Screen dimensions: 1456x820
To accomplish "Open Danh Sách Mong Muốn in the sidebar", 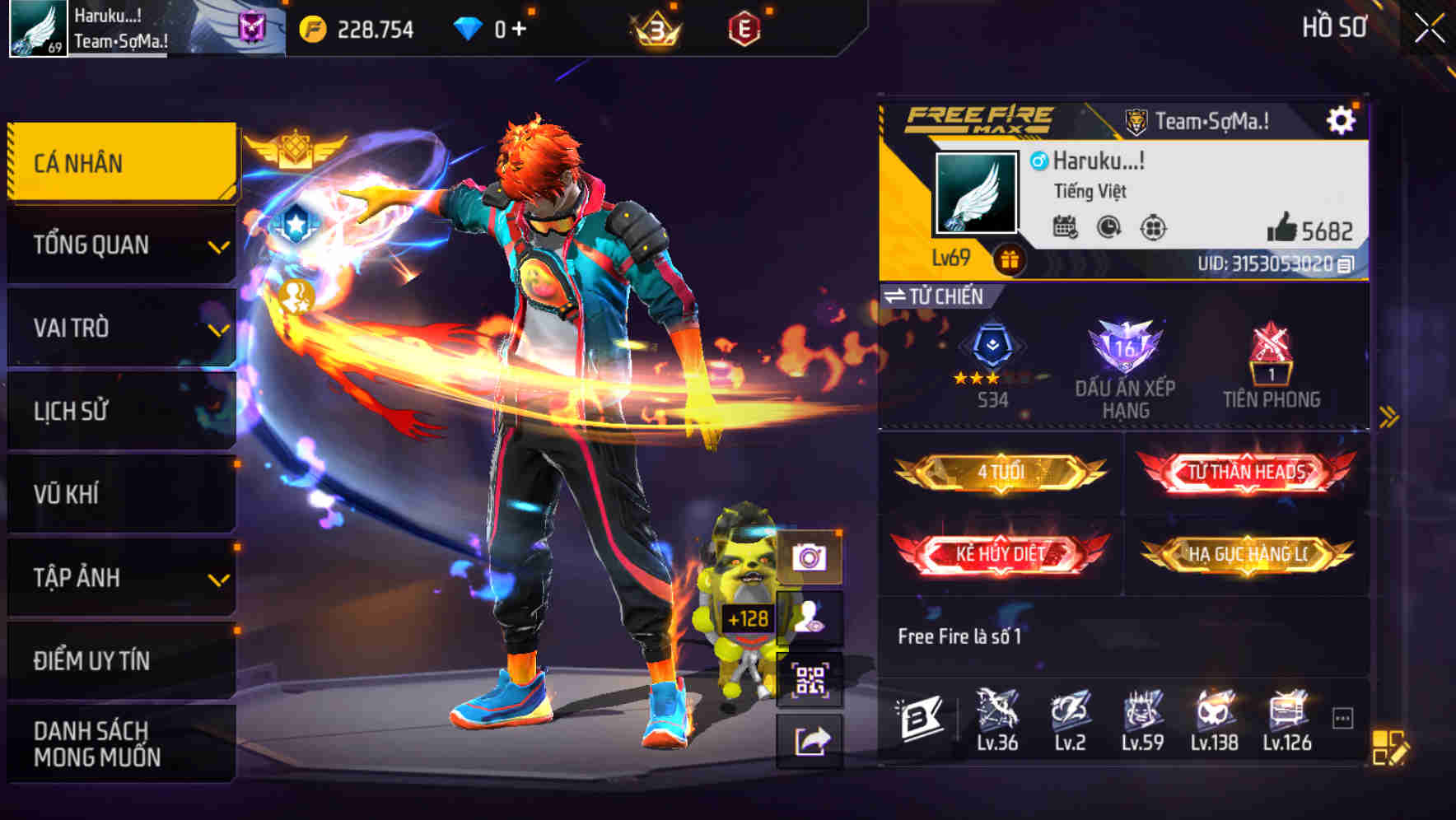I will (x=120, y=745).
